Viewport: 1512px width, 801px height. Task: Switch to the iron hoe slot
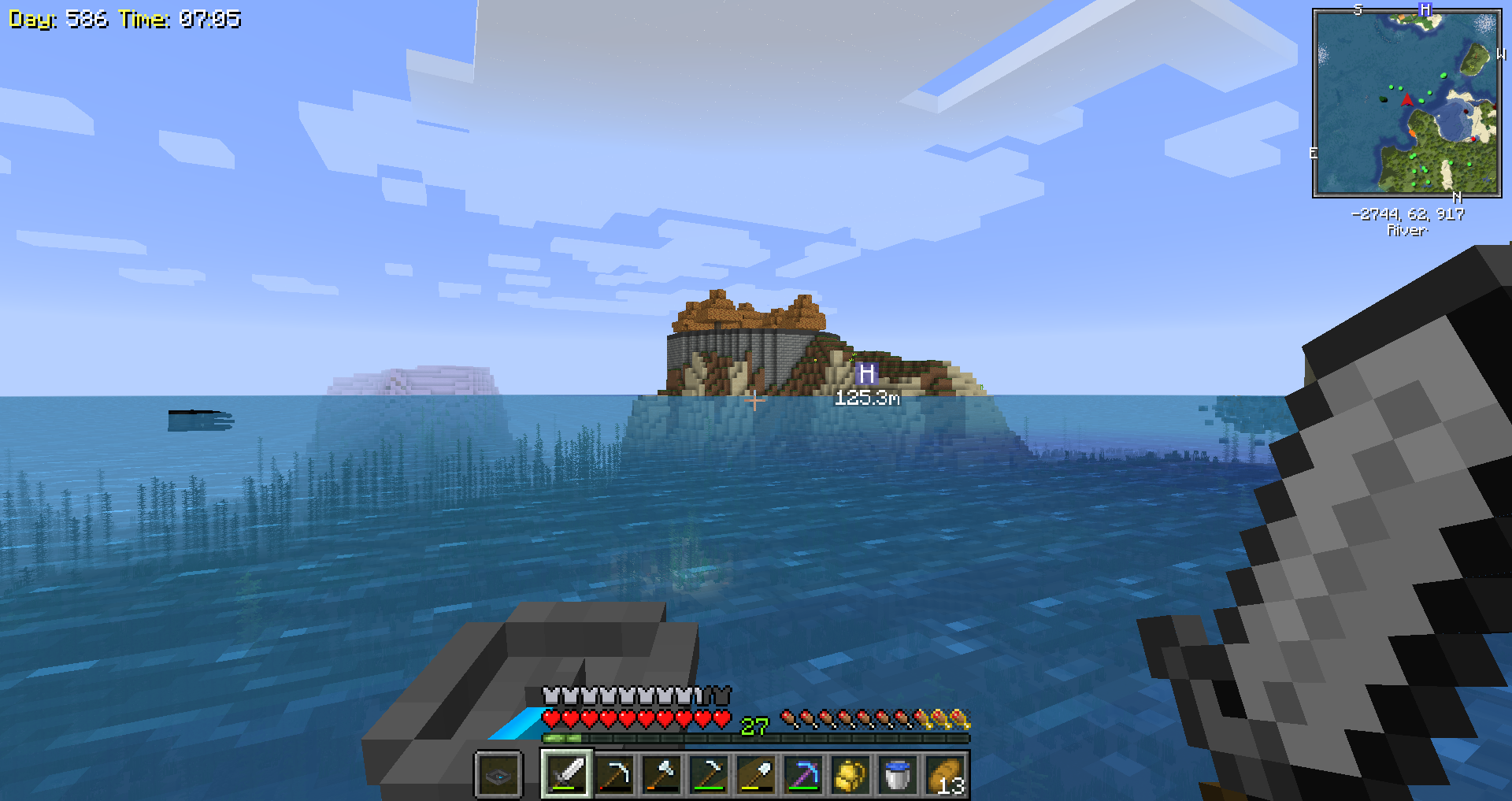(709, 774)
